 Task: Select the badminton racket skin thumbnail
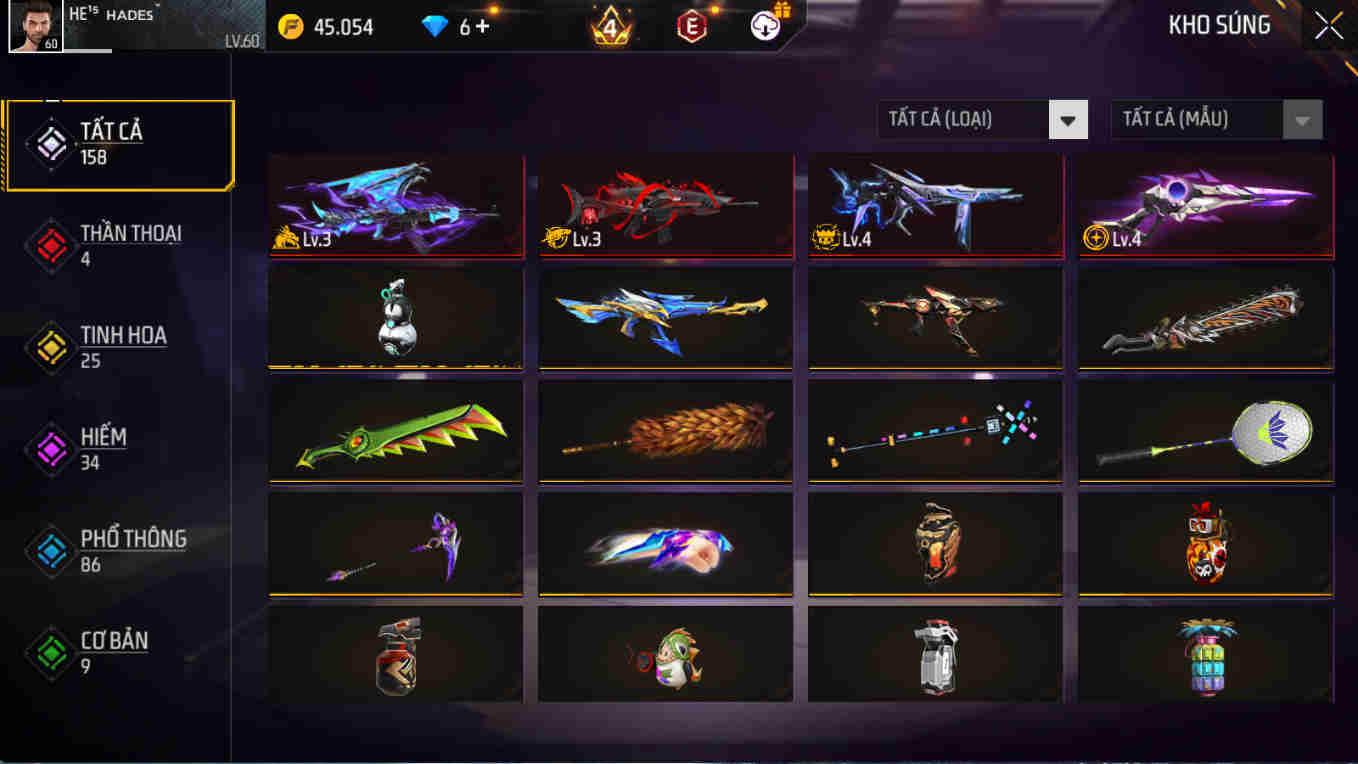tap(1205, 431)
